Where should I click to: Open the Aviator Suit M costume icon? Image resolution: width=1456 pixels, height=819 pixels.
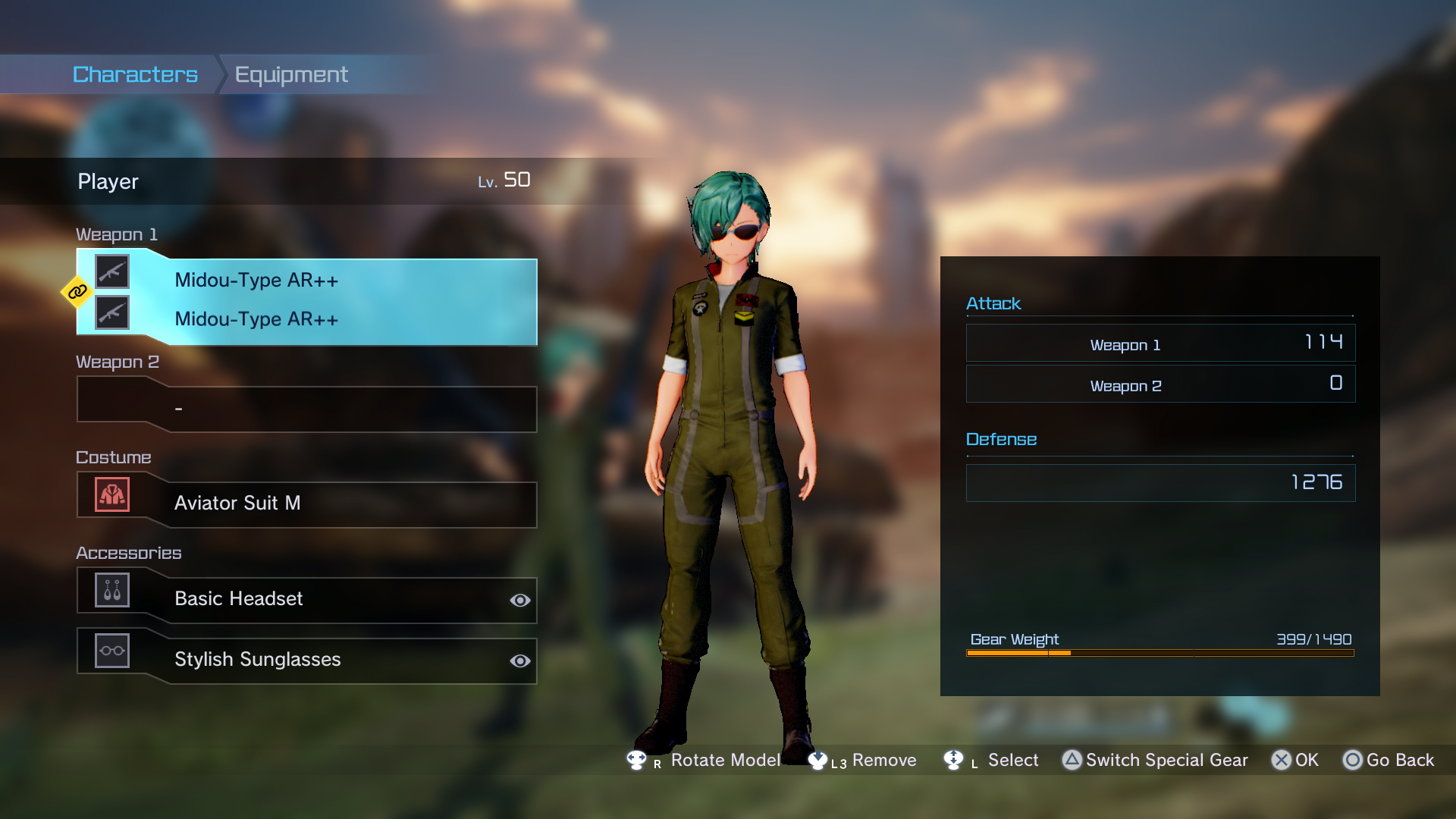[x=111, y=495]
